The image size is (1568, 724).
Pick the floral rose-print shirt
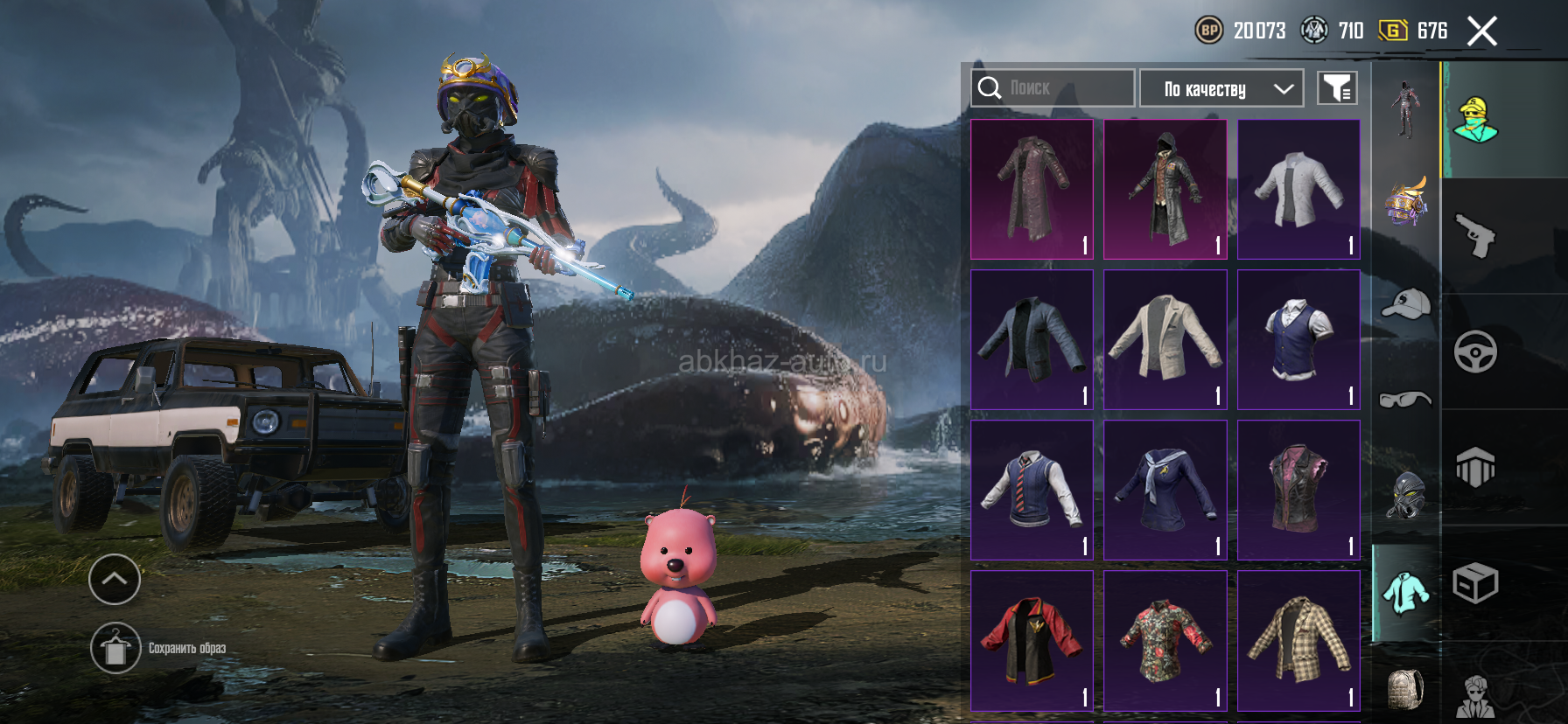point(1165,640)
